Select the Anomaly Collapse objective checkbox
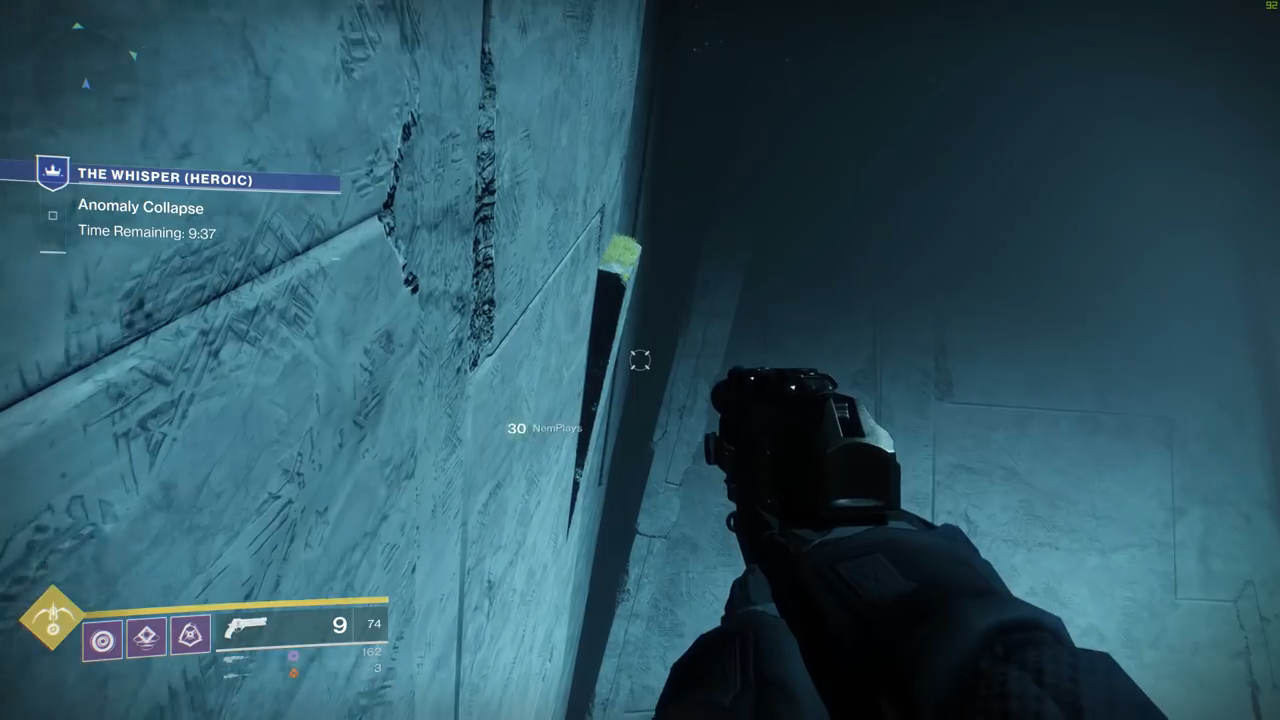Screen dimensions: 1280x720 (x=53, y=215)
